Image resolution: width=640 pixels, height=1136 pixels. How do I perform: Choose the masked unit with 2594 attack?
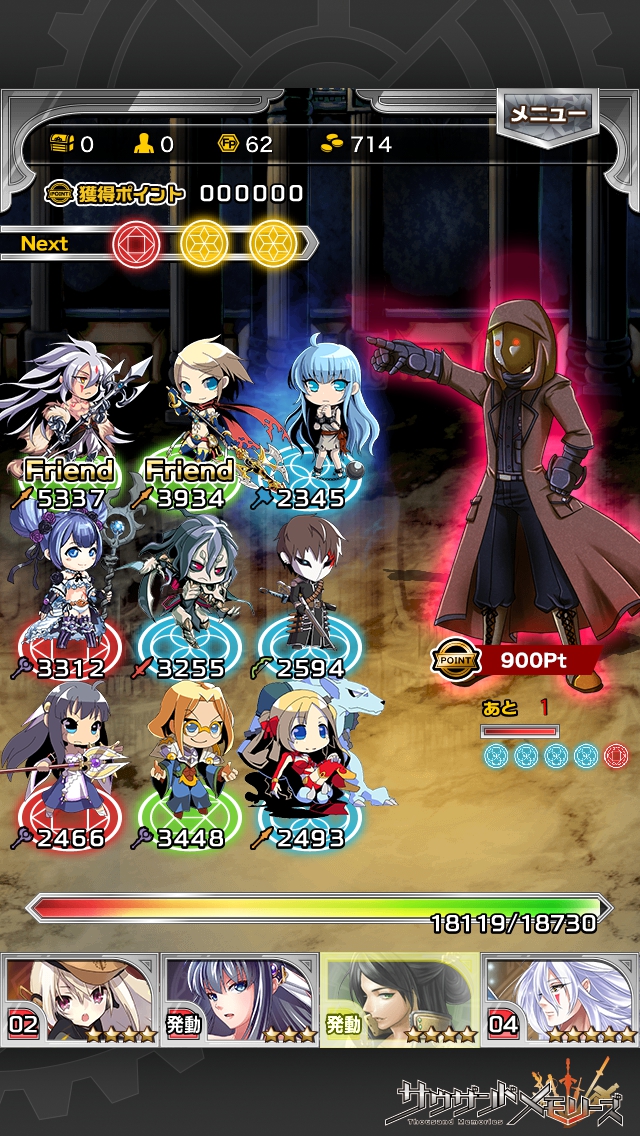(x=308, y=590)
